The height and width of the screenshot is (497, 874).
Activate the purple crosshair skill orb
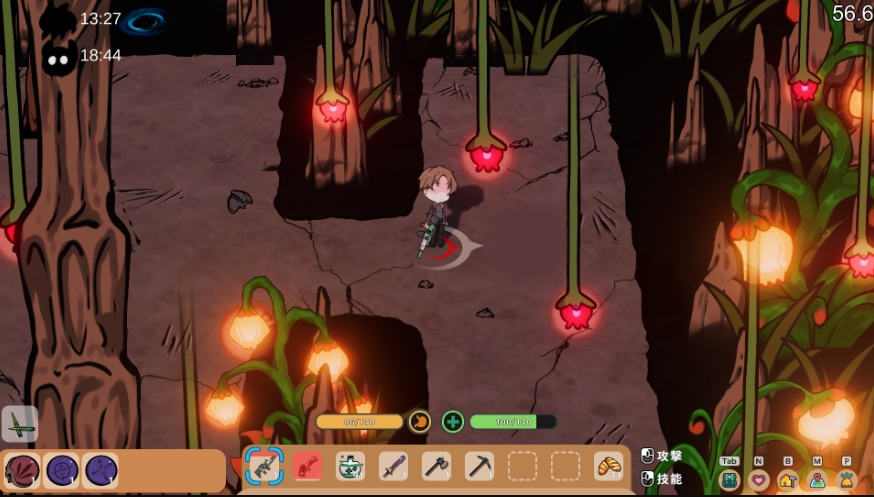[x=62, y=470]
